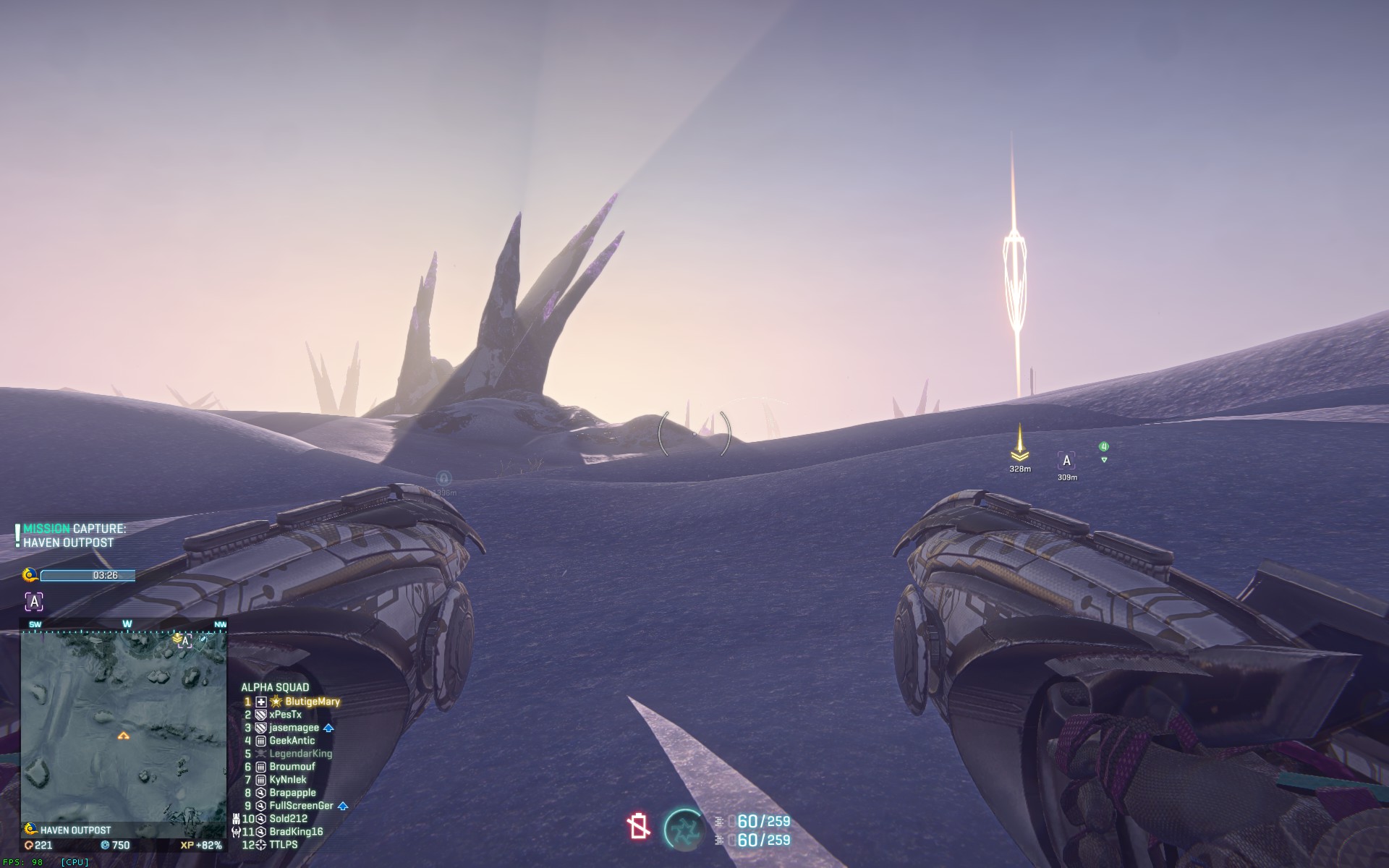Select Brapapple in the squad roster
The height and width of the screenshot is (868, 1389).
pyautogui.click(x=292, y=793)
